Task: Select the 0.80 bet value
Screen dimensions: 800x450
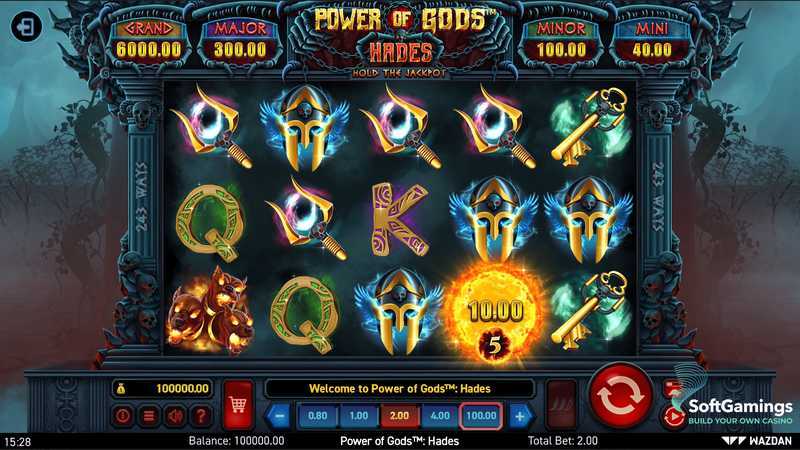Action: coord(317,415)
